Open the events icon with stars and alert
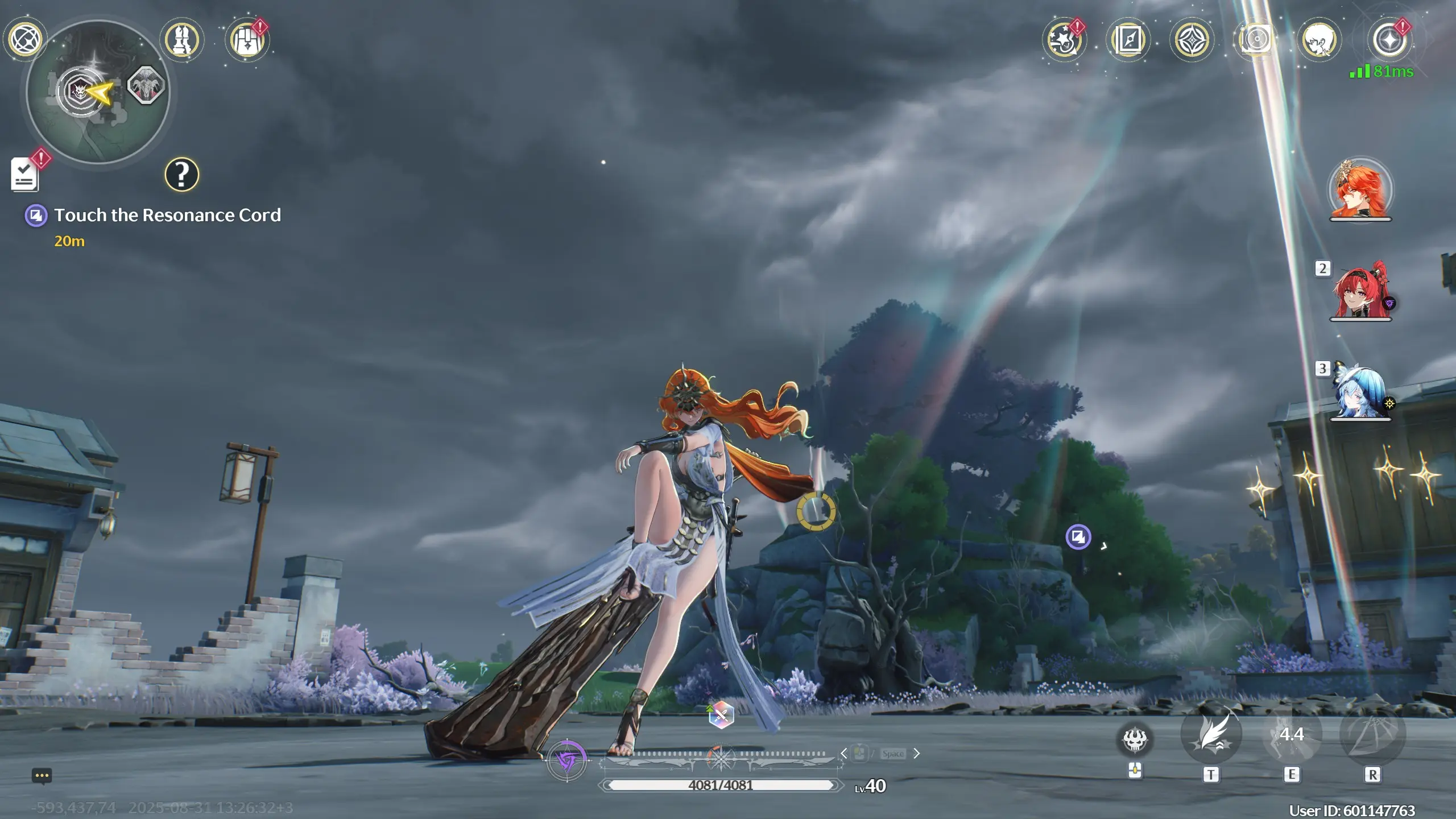 tap(1064, 40)
